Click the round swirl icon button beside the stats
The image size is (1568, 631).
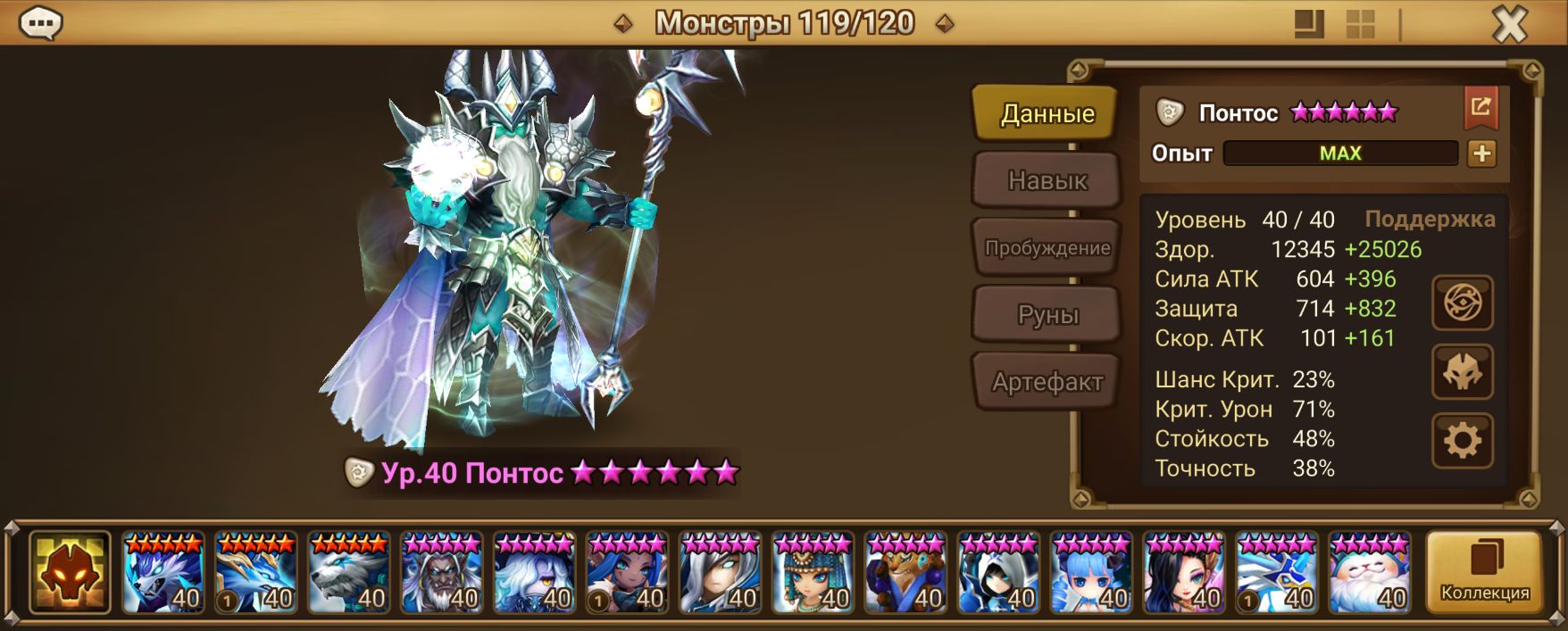1462,303
